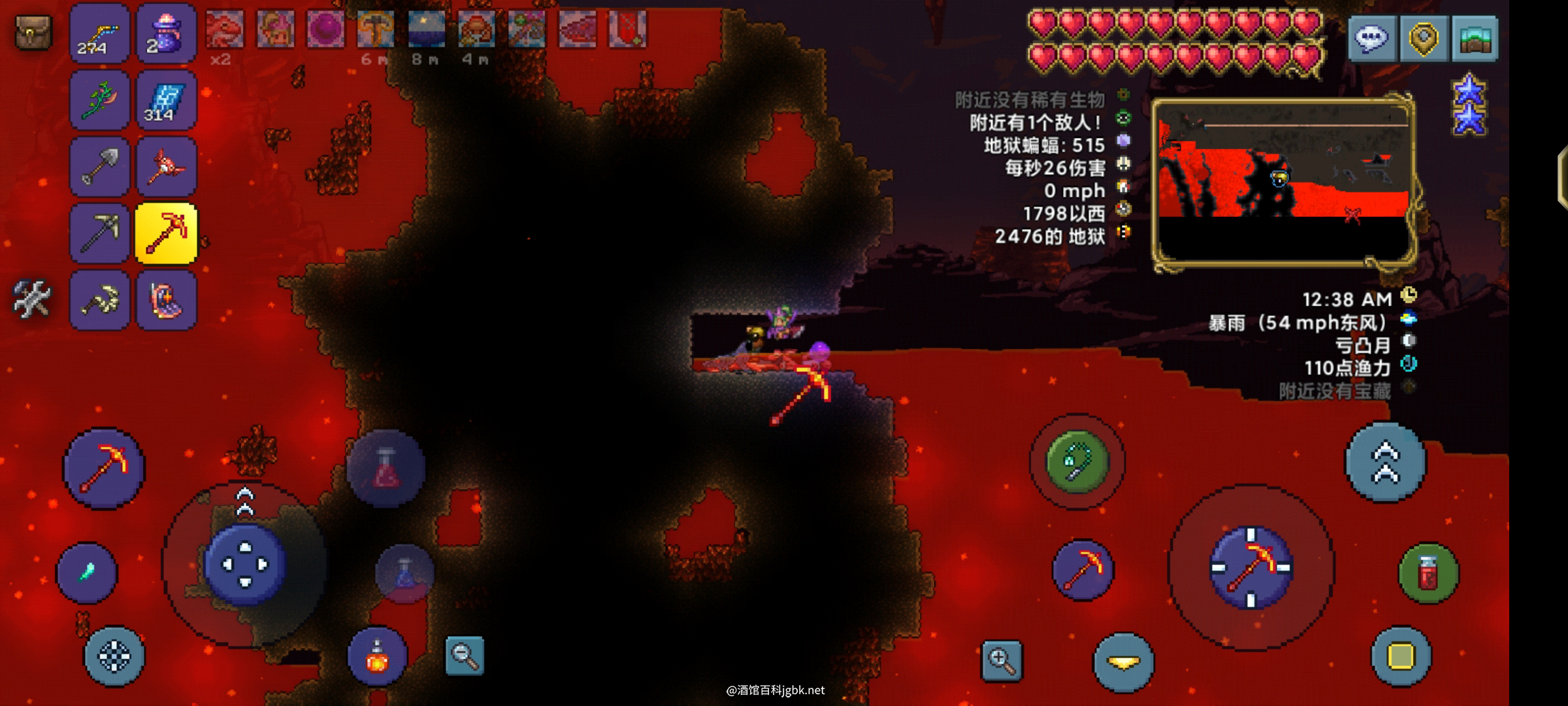Tap the double-arrow jump button
The height and width of the screenshot is (706, 1568).
tap(1385, 462)
